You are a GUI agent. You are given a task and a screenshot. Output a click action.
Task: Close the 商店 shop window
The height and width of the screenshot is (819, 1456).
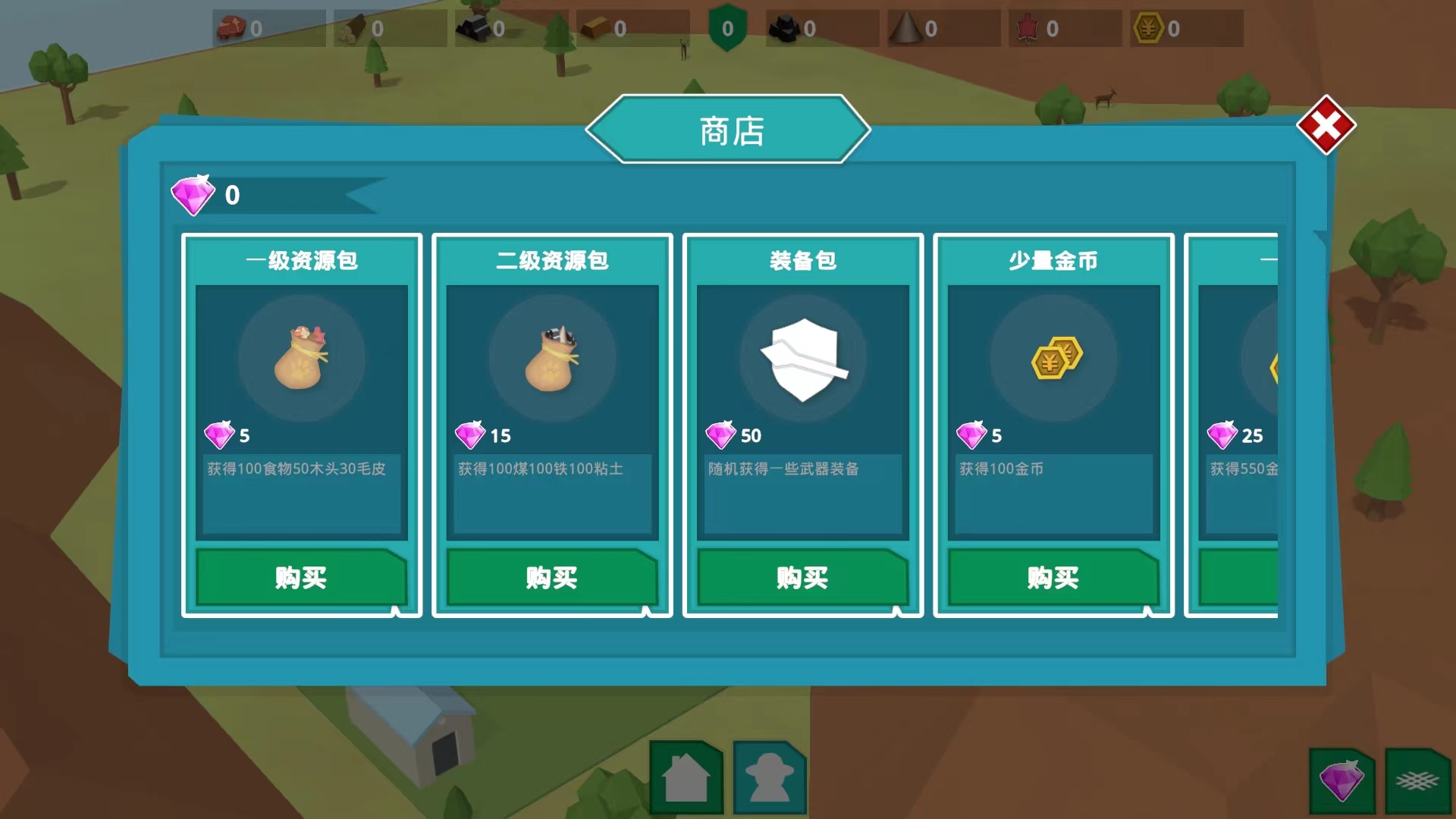(1326, 125)
